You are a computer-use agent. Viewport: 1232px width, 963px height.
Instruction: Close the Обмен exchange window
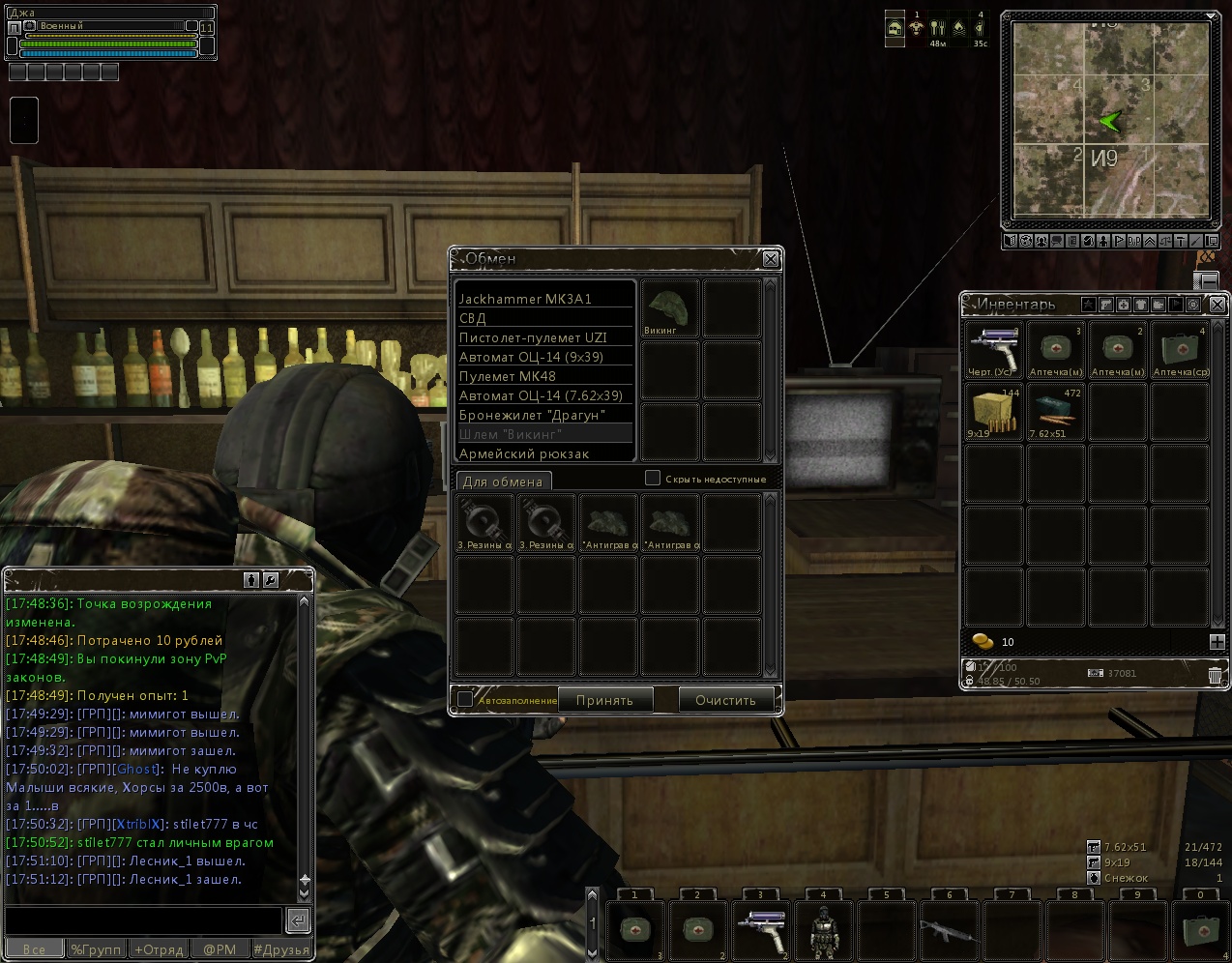pyautogui.click(x=771, y=259)
